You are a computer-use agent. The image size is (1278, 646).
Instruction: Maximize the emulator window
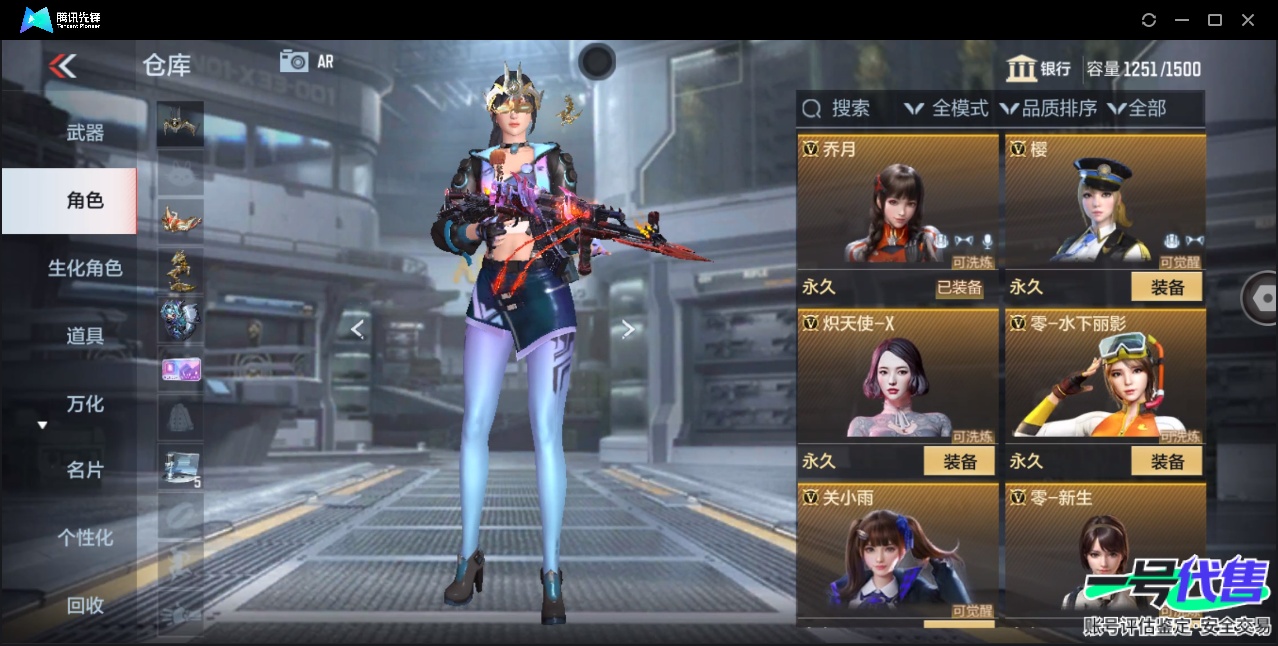click(x=1215, y=20)
